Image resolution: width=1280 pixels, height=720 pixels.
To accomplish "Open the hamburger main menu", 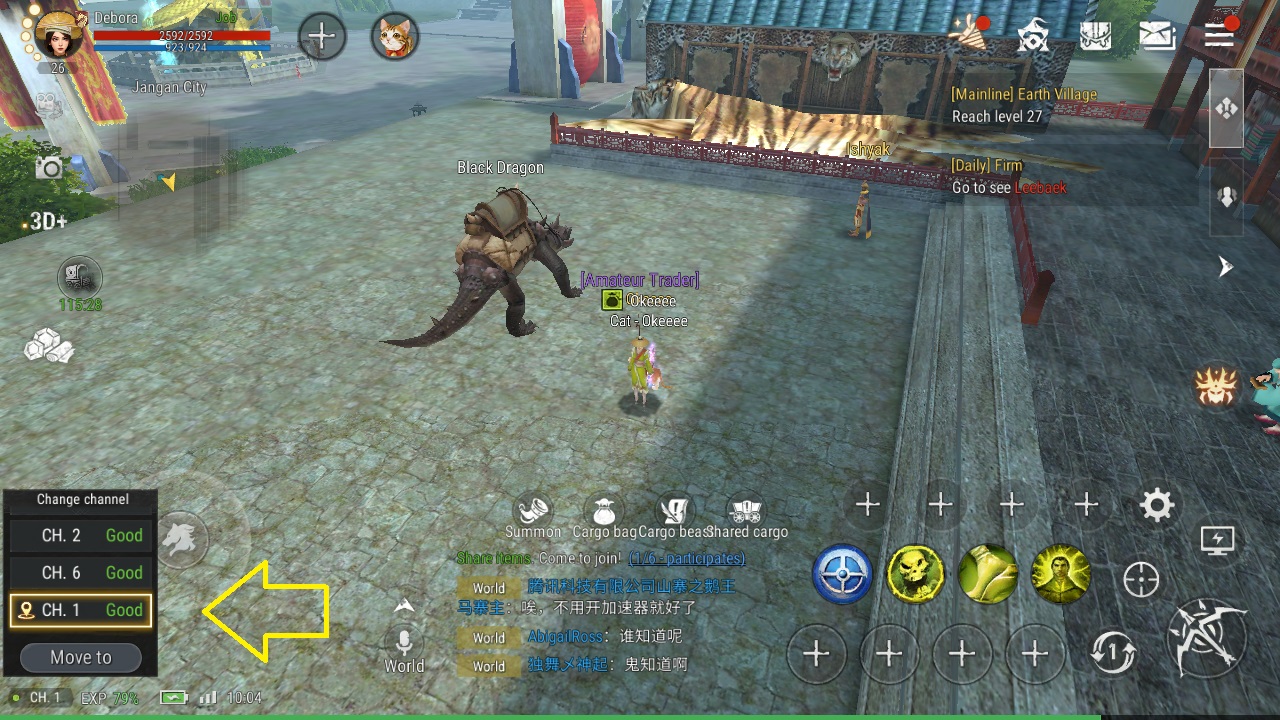I will (x=1219, y=35).
